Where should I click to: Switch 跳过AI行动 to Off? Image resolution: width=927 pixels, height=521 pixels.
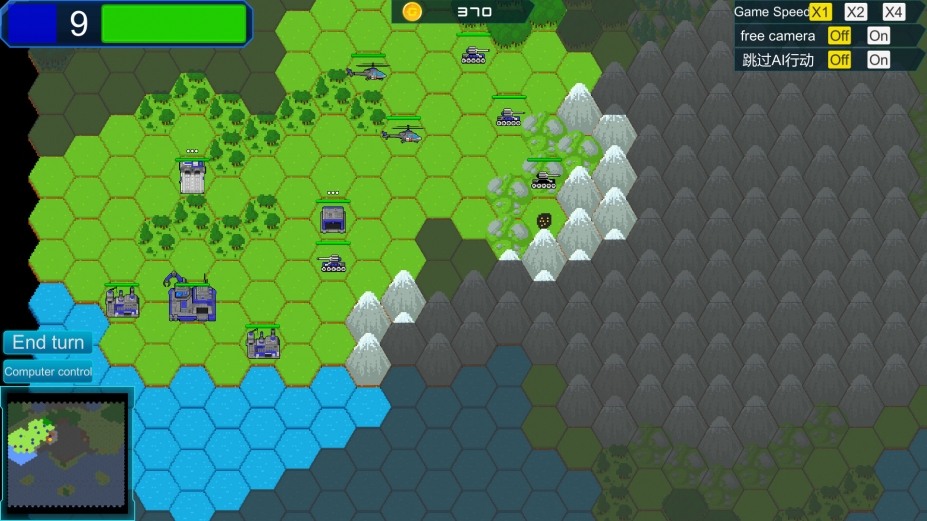tap(840, 60)
